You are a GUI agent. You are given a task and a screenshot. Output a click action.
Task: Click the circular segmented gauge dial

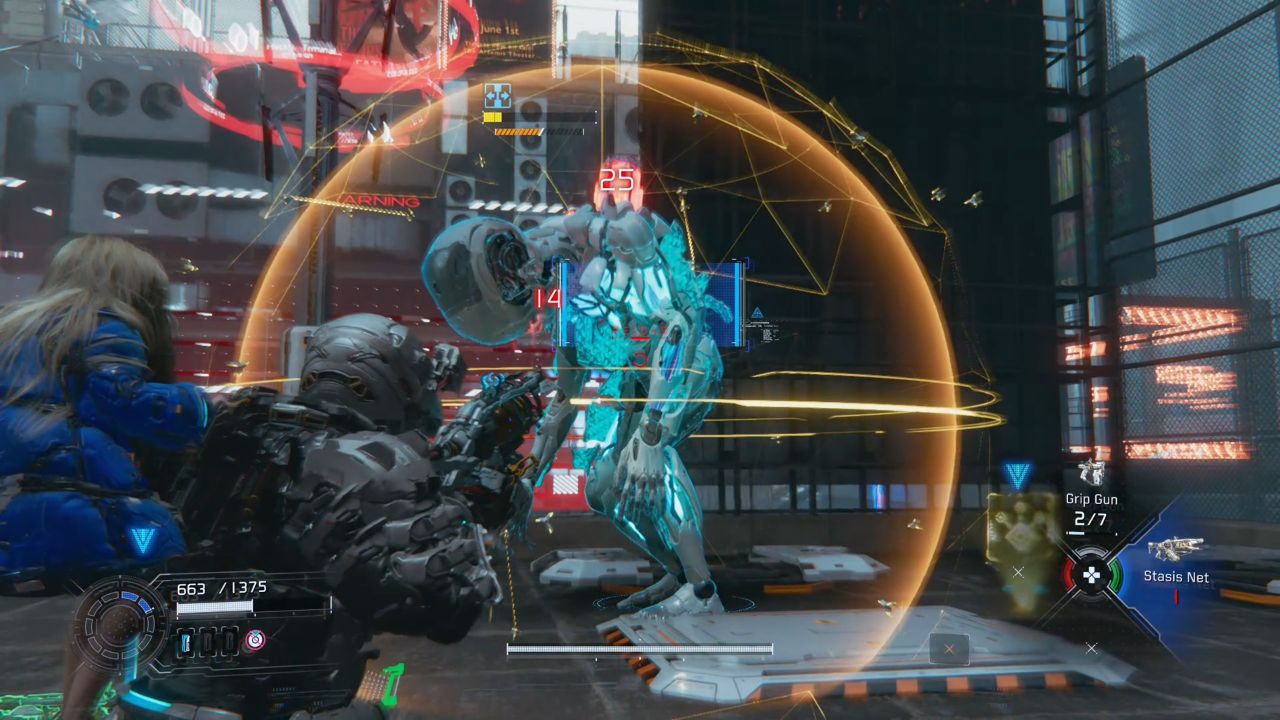pyautogui.click(x=120, y=626)
